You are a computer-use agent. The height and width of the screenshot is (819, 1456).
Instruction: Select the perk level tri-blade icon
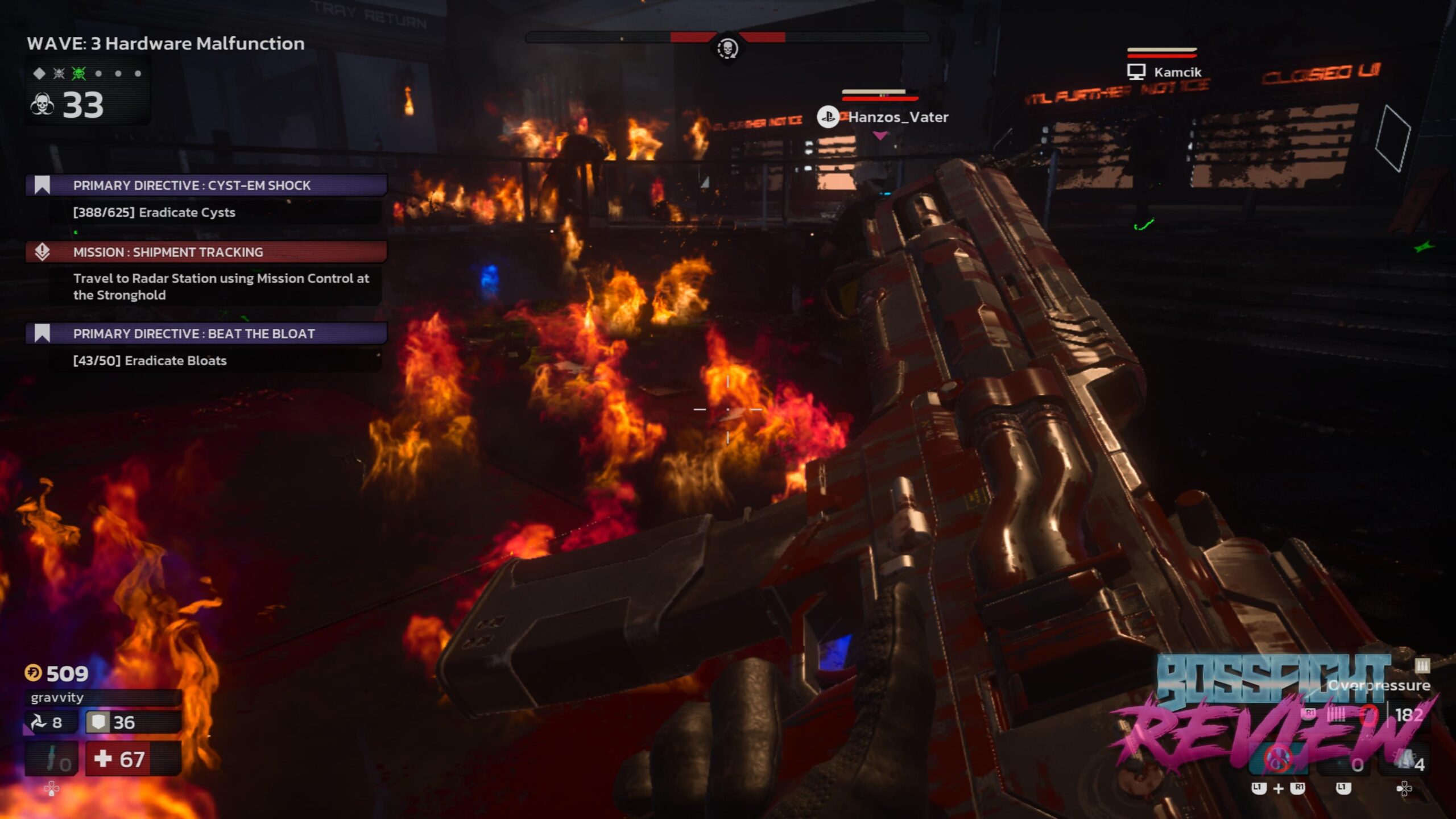point(39,722)
